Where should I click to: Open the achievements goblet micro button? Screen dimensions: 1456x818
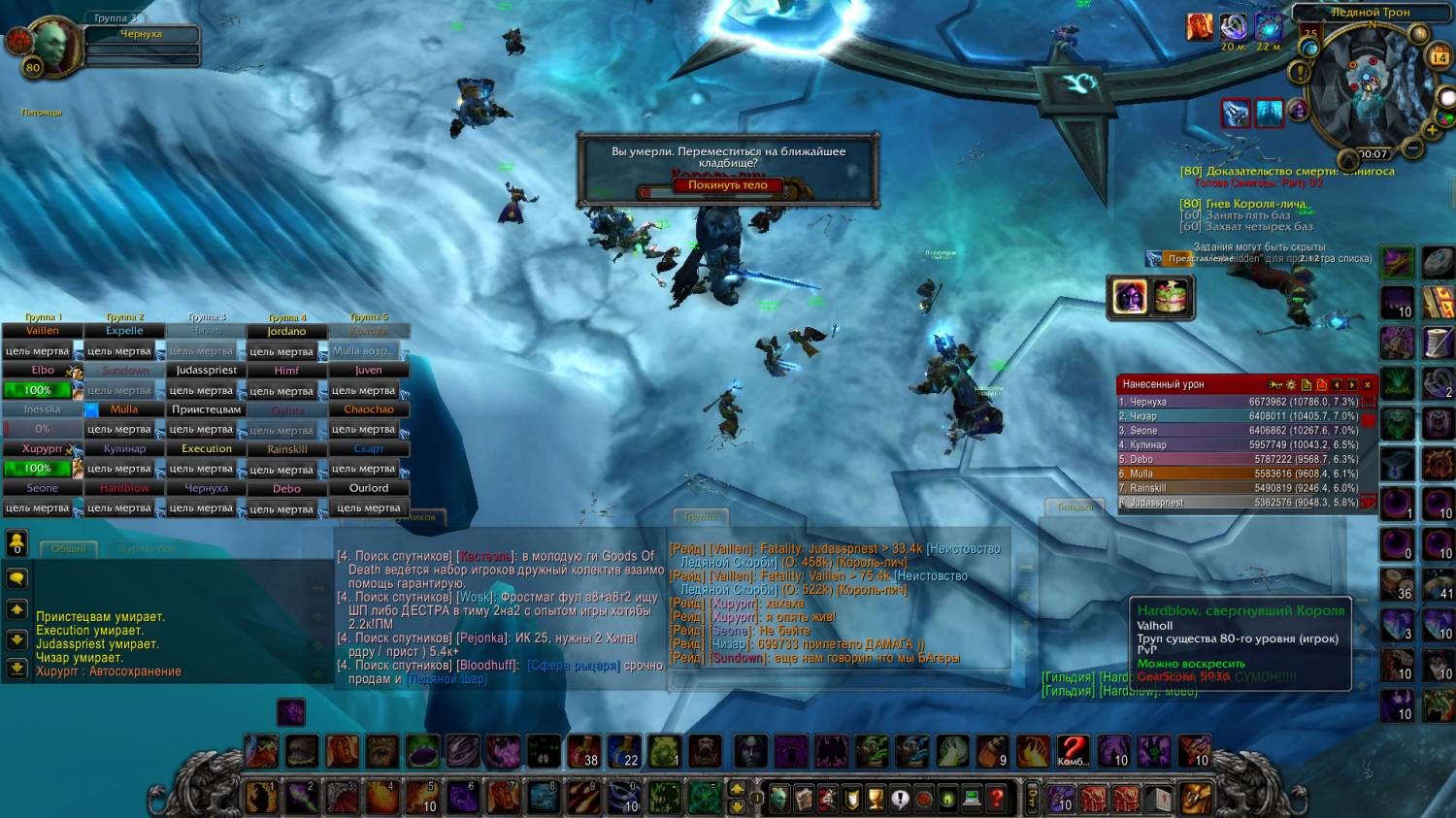(876, 799)
